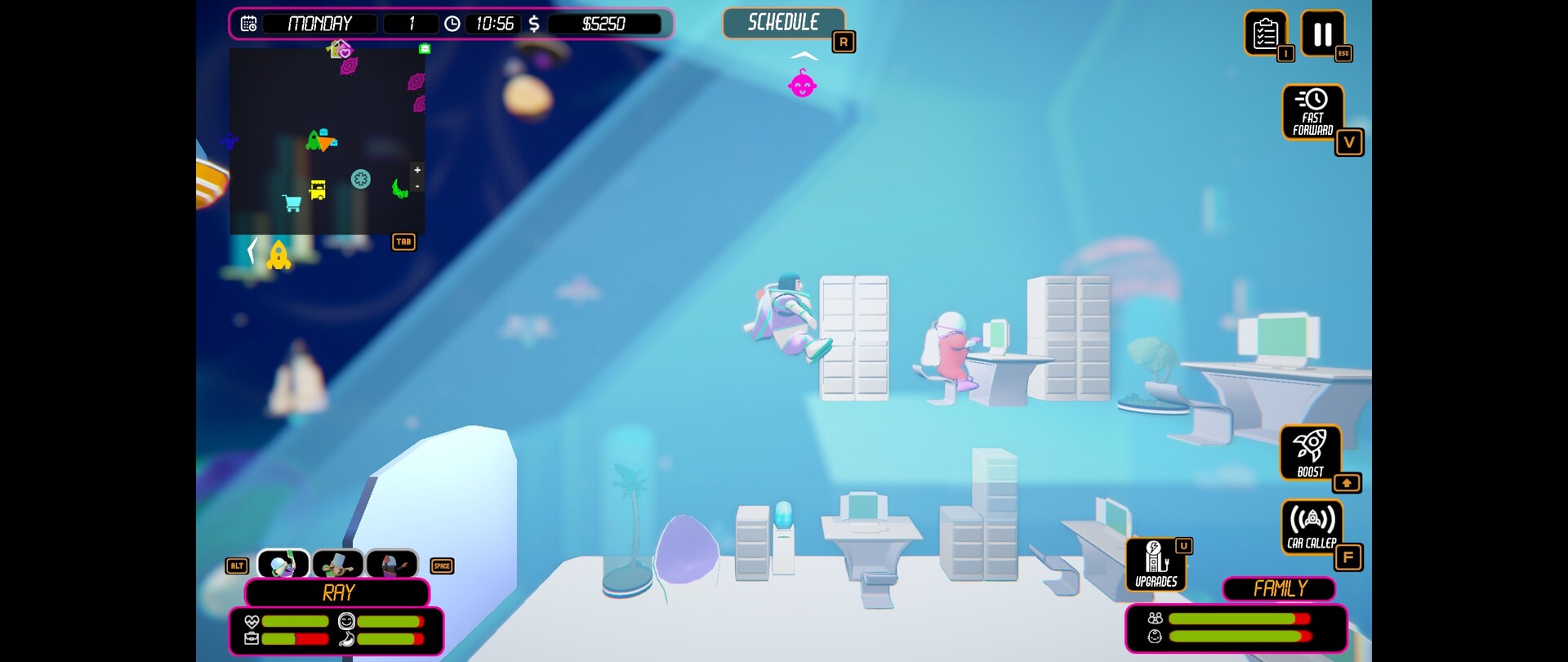The width and height of the screenshot is (1568, 662).
Task: Open the Upgrades menu
Action: [1156, 564]
